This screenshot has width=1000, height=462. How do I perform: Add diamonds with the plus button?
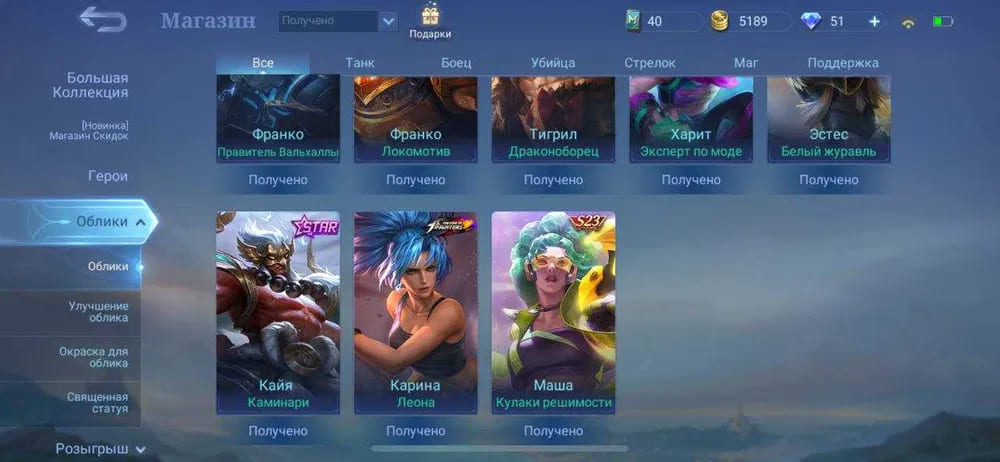tap(874, 21)
